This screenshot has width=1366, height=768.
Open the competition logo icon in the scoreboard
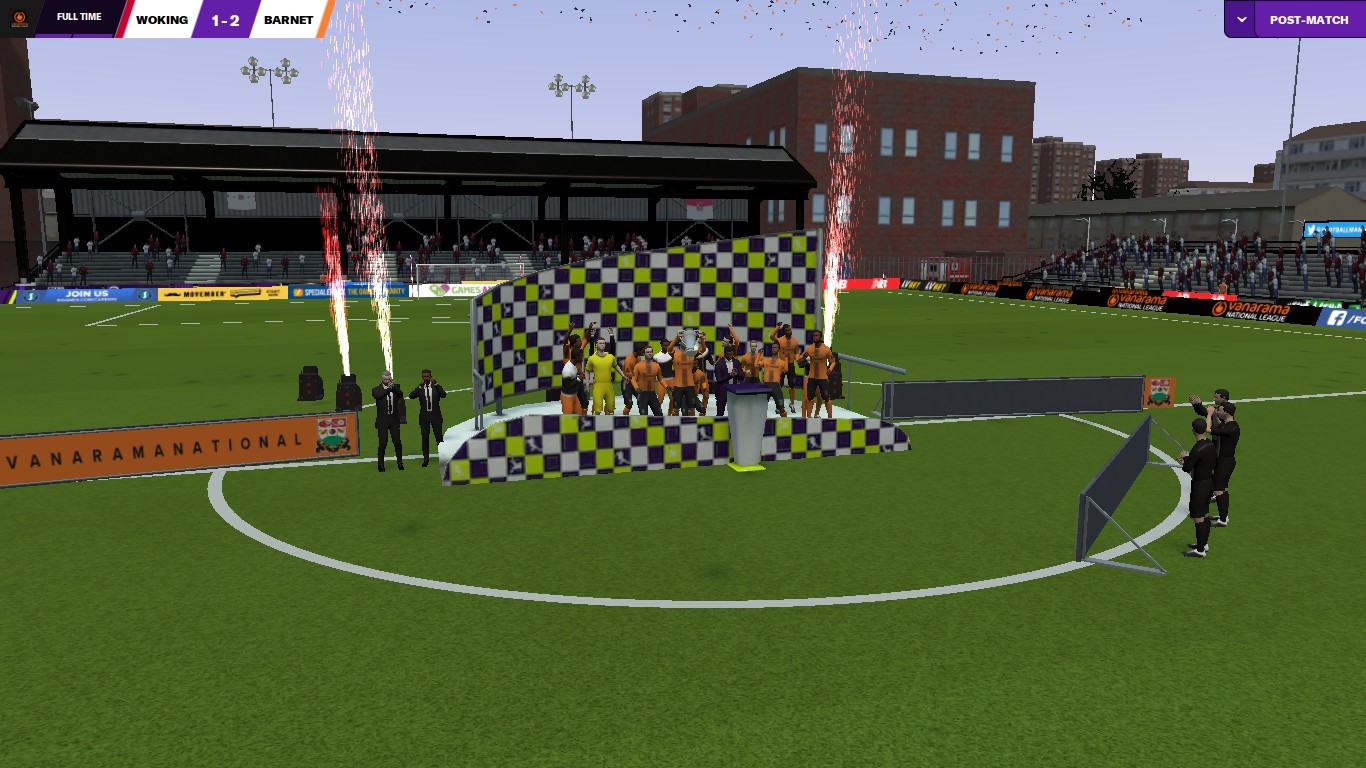[19, 19]
